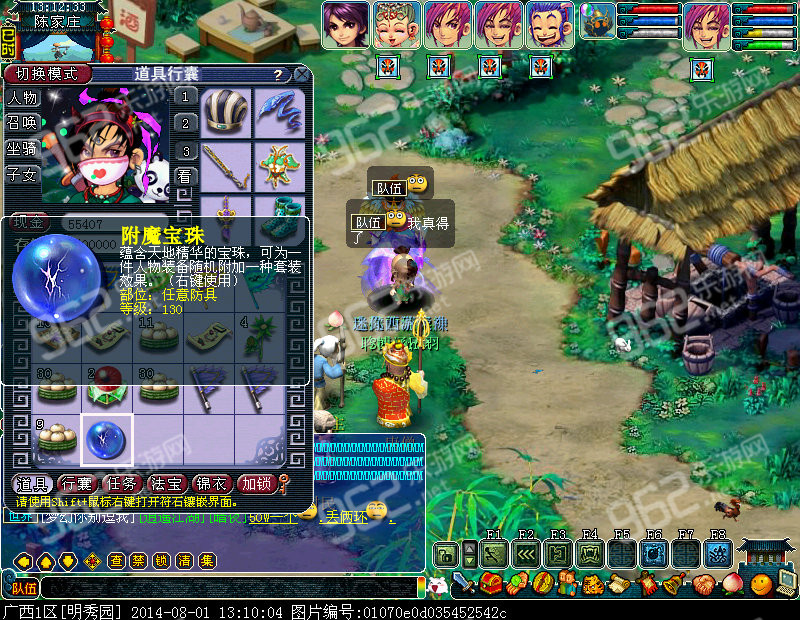Select the 坐骑 mount tab
Viewport: 800px width, 620px height.
[x=23, y=148]
